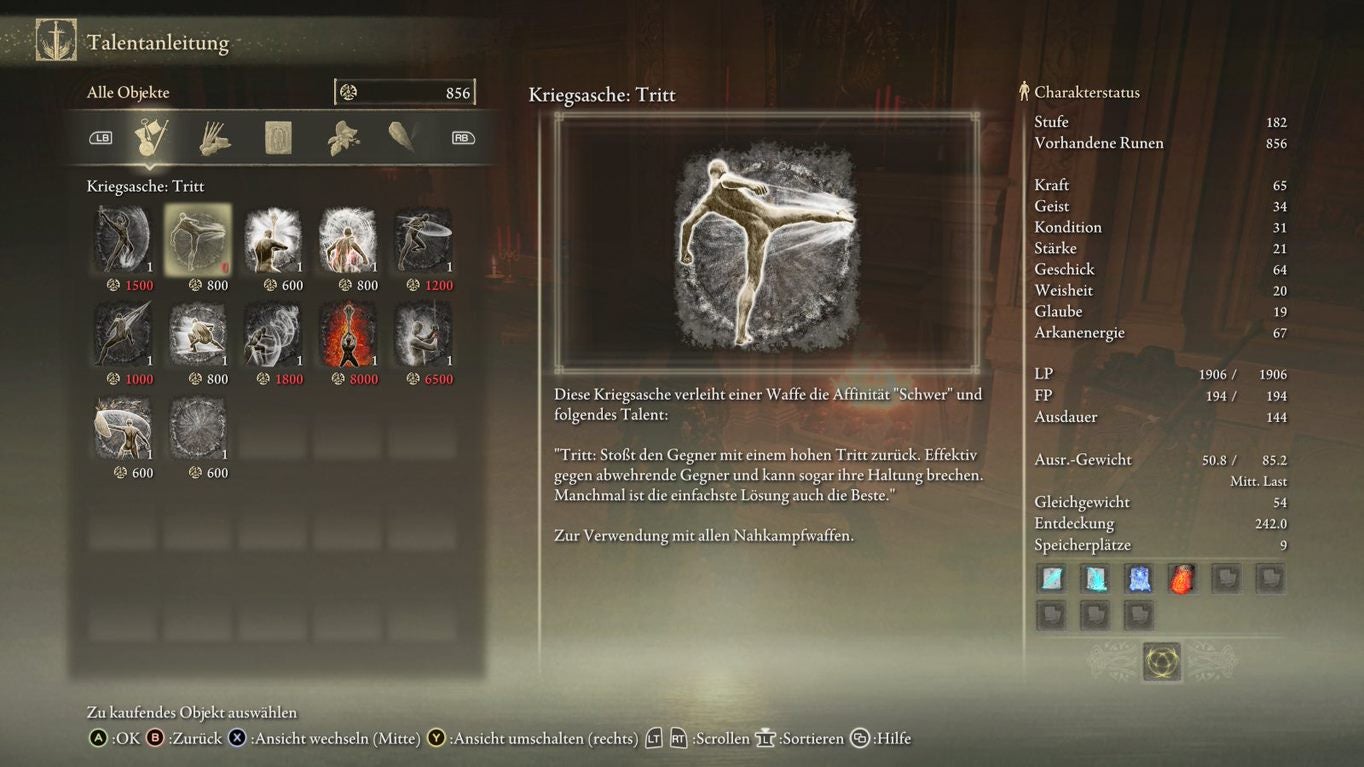This screenshot has width=1364, height=767.
Task: Select the shield-bearing 600-rune Ash of War
Action: [x=123, y=427]
